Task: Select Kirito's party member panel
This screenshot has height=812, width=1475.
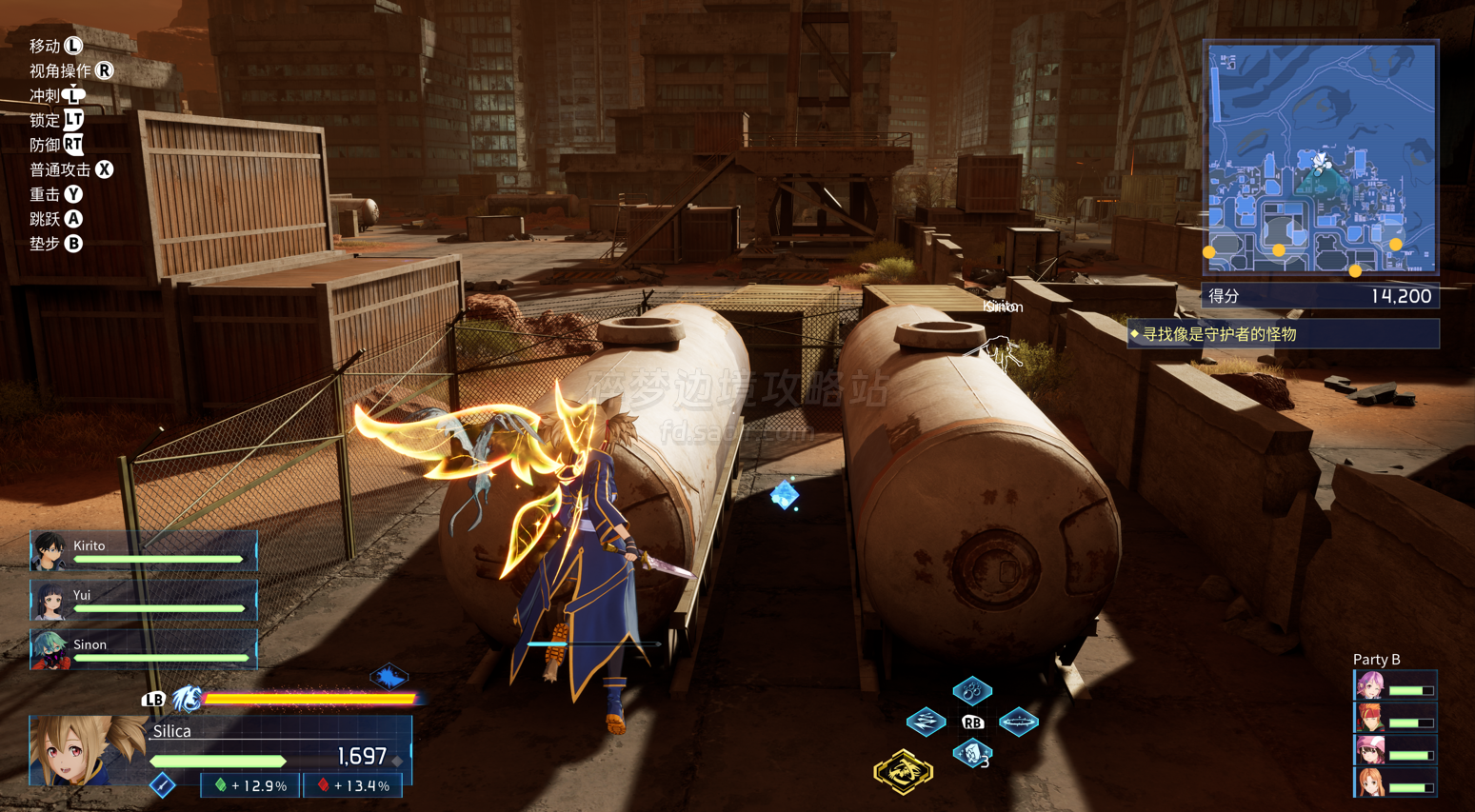Action: point(144,551)
